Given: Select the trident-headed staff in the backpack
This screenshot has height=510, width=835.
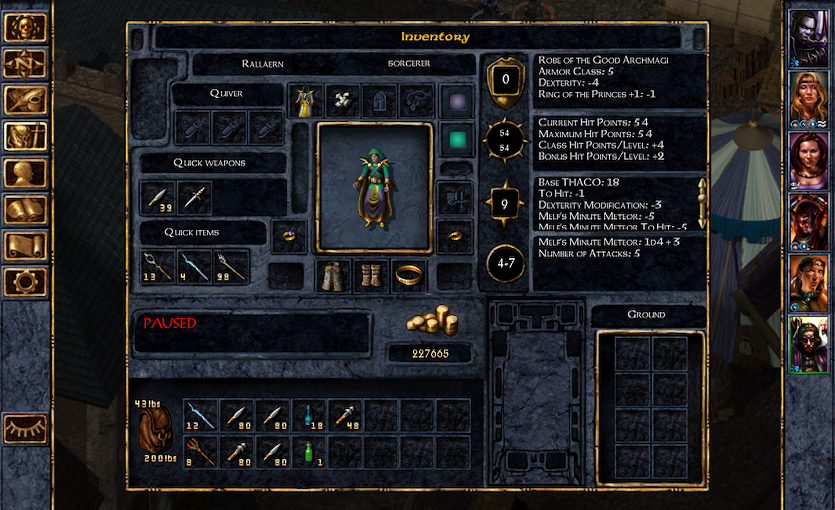Looking at the screenshot, I should 200,452.
